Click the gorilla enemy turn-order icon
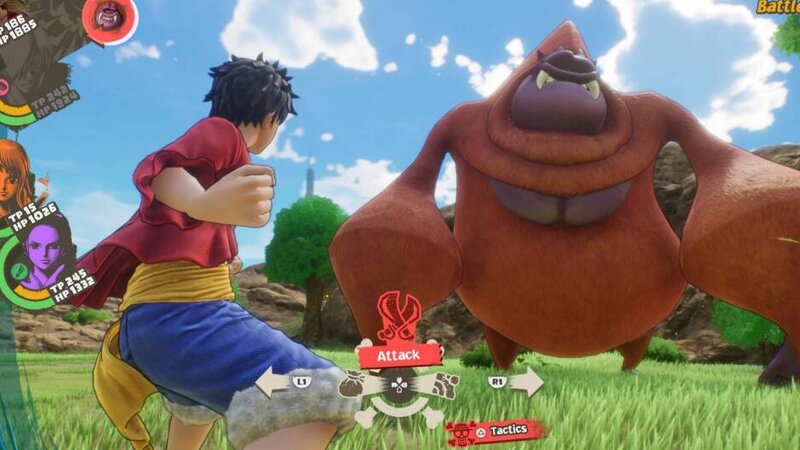Viewport: 800px width, 450px height. pyautogui.click(x=109, y=16)
